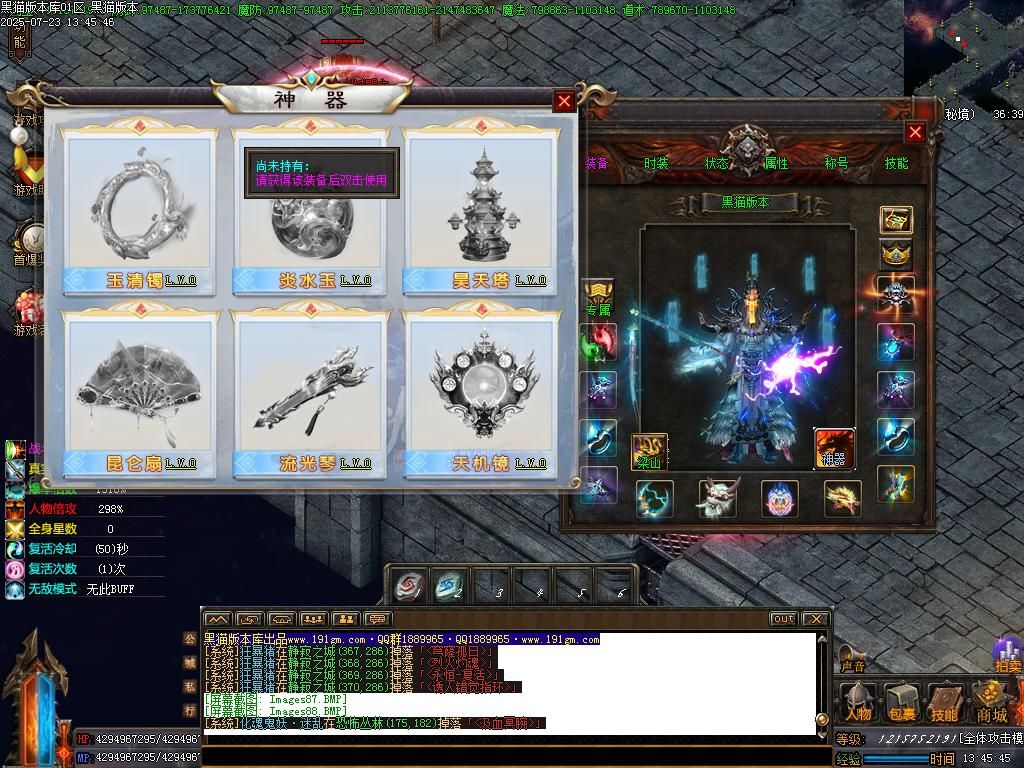
Task: Open the 商城 shop button
Action: pos(991,703)
